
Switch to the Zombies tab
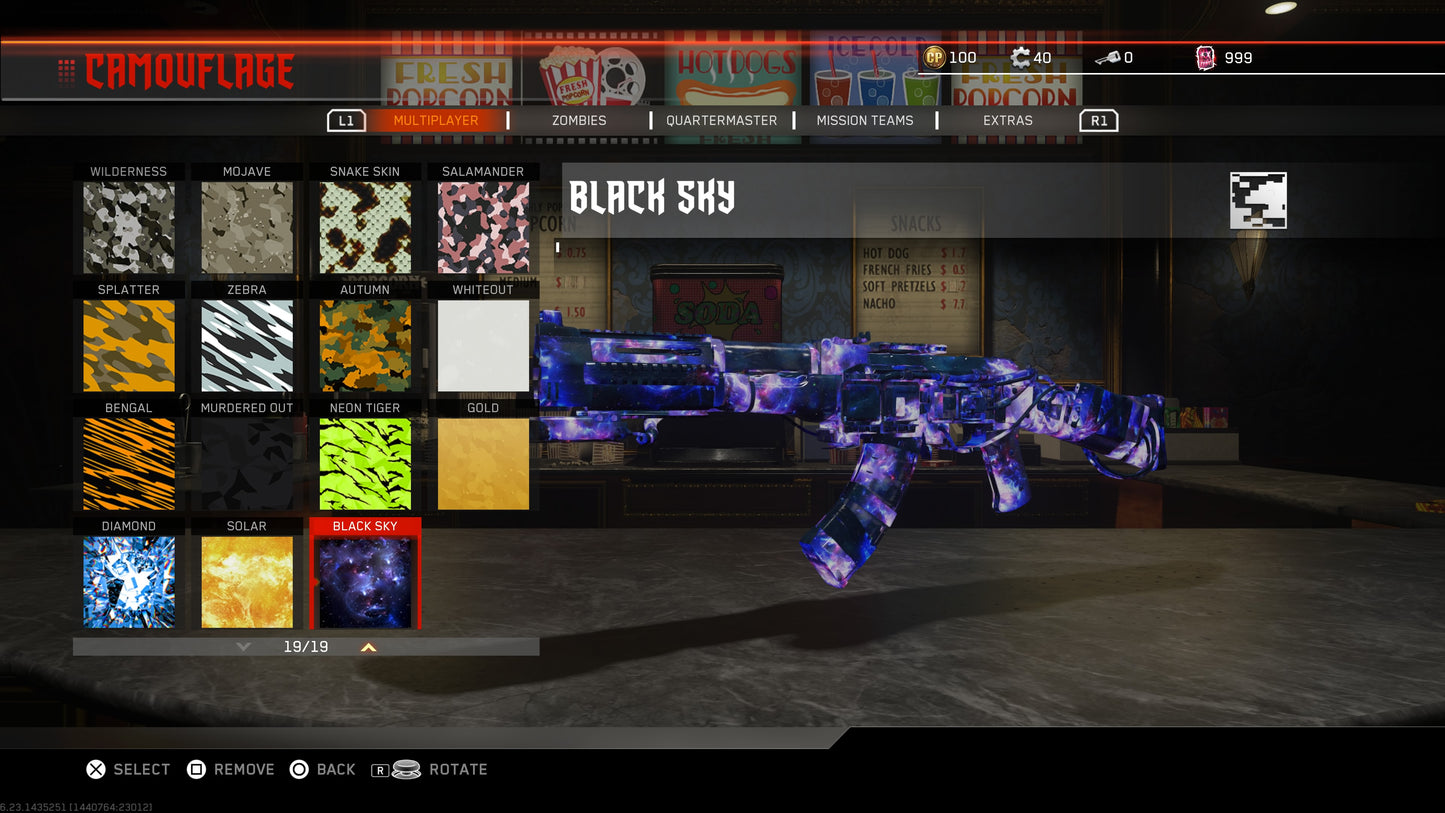(x=579, y=120)
